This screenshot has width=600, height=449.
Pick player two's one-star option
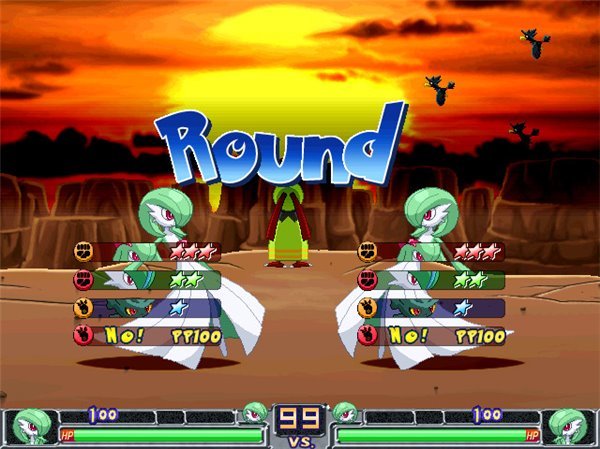pyautogui.click(x=431, y=308)
